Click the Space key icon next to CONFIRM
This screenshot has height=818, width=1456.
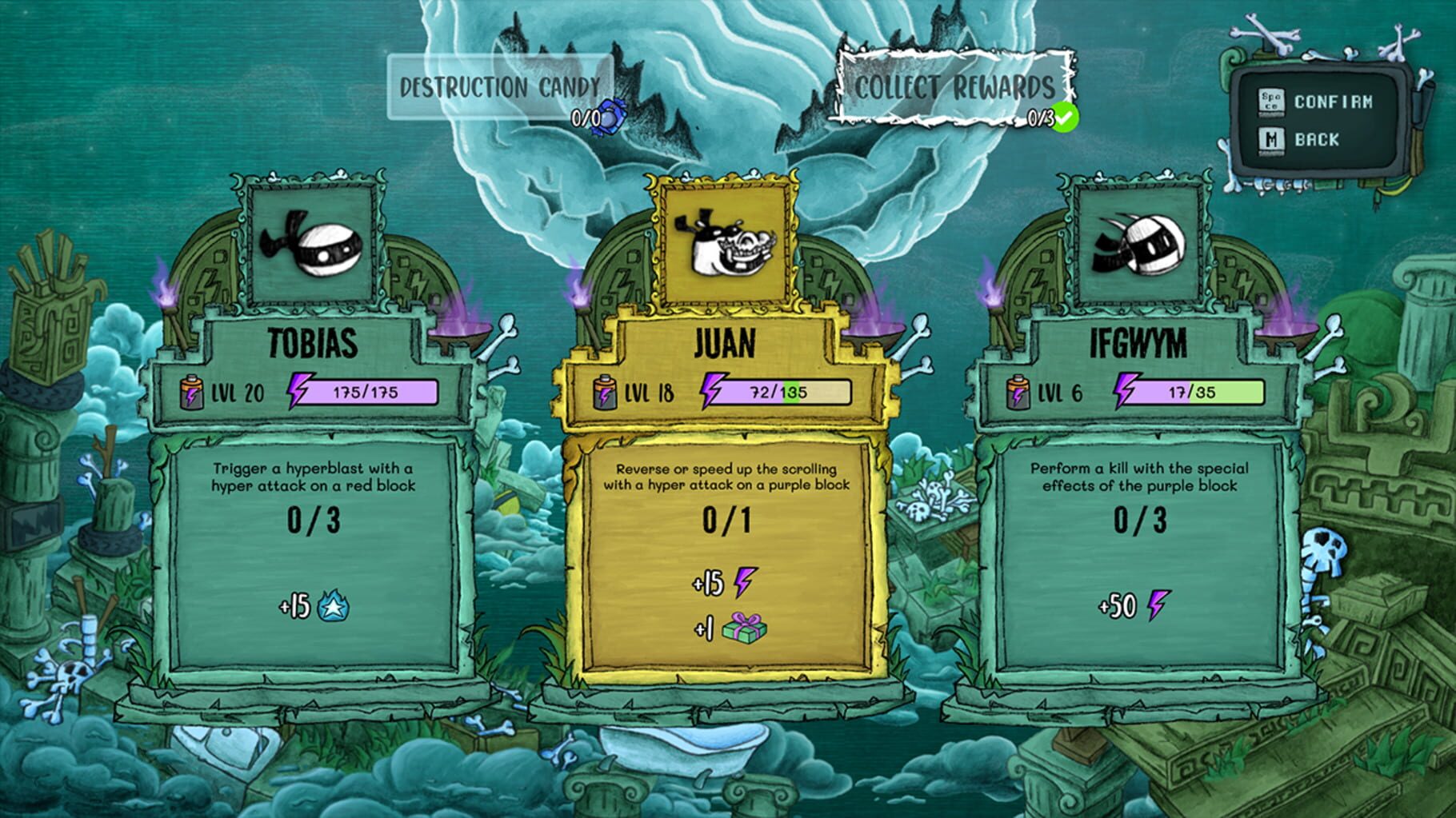(x=1272, y=102)
